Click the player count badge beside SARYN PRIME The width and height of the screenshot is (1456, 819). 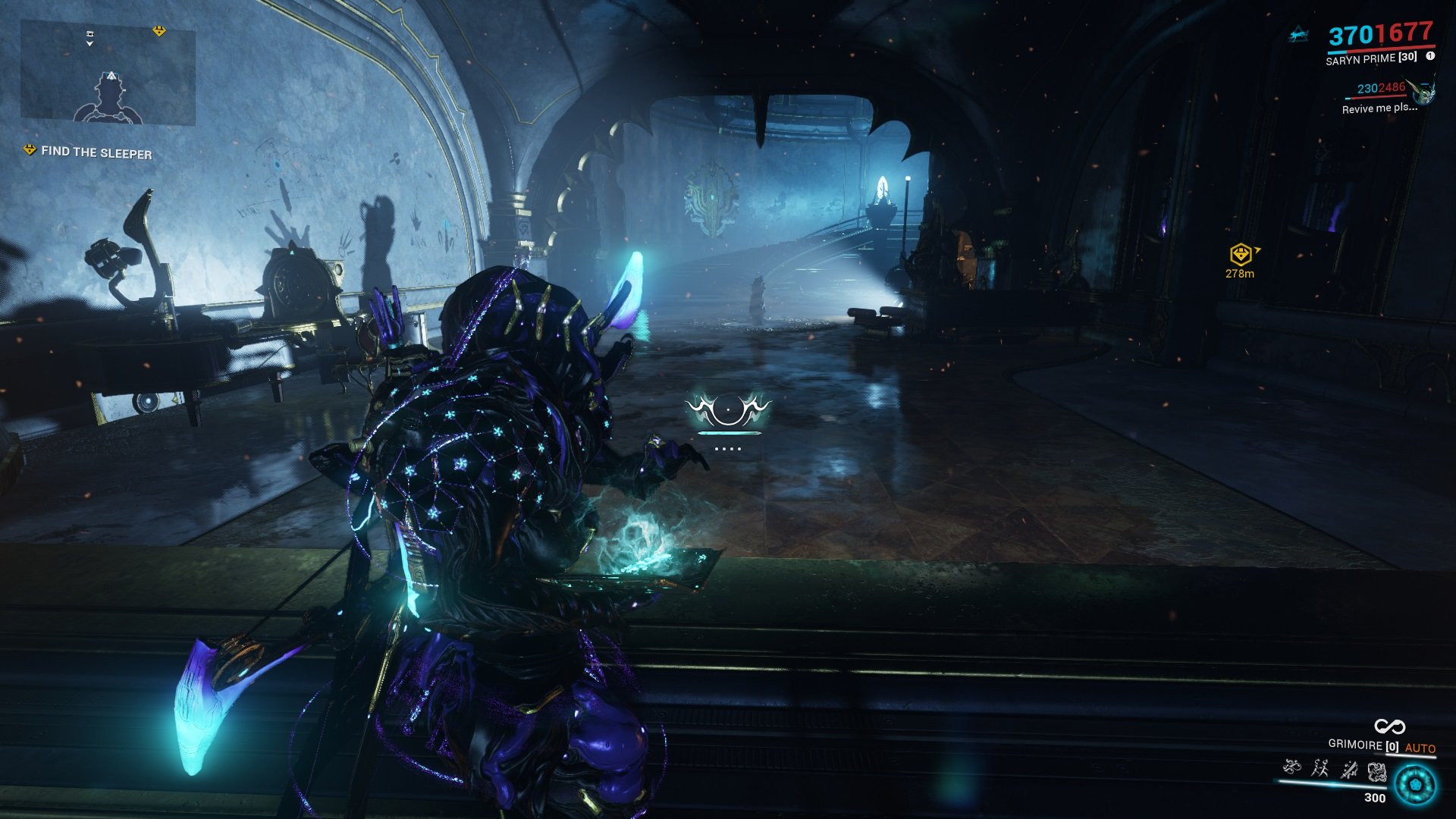[1430, 57]
